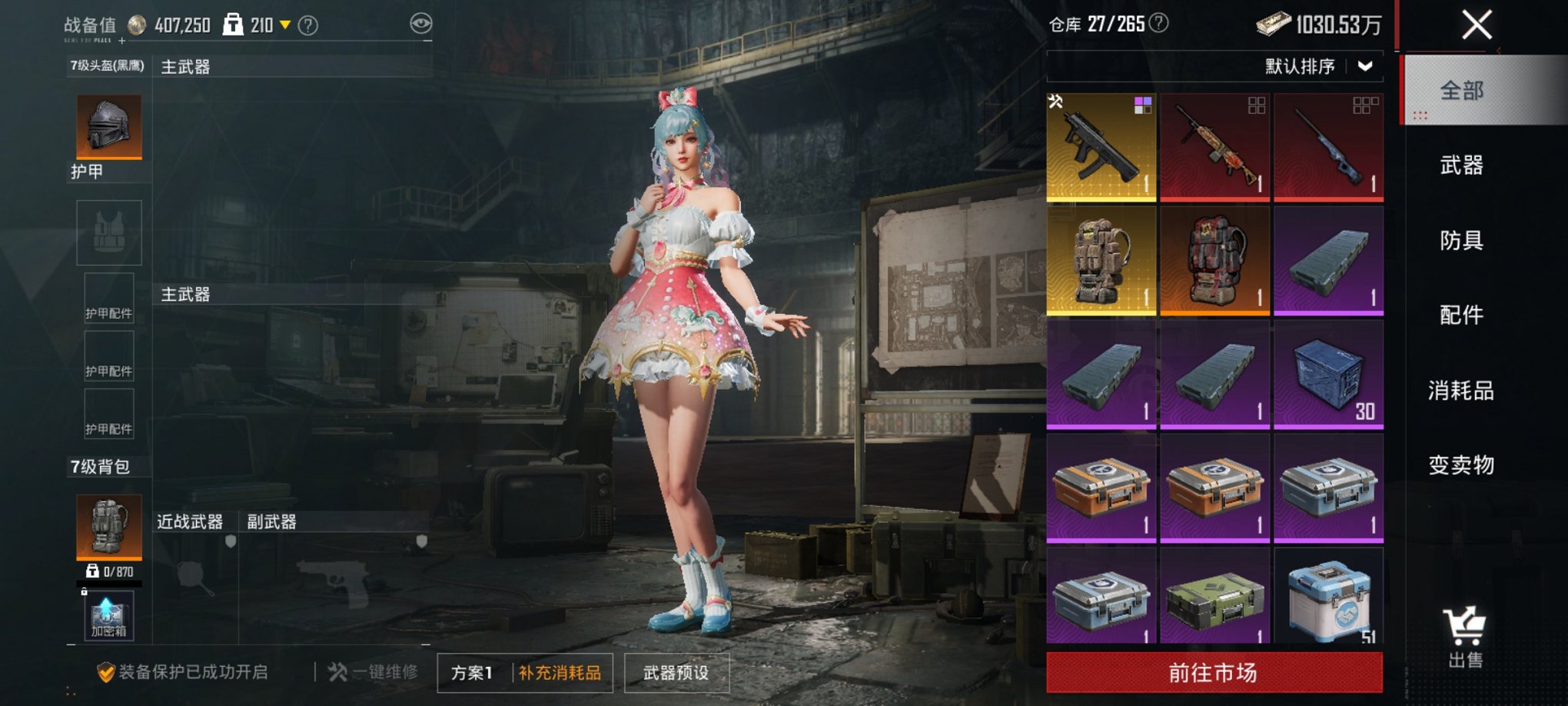The image size is (1568, 706).
Task: Select the 7级头盔(黑鹰) helmet icon
Action: point(108,128)
